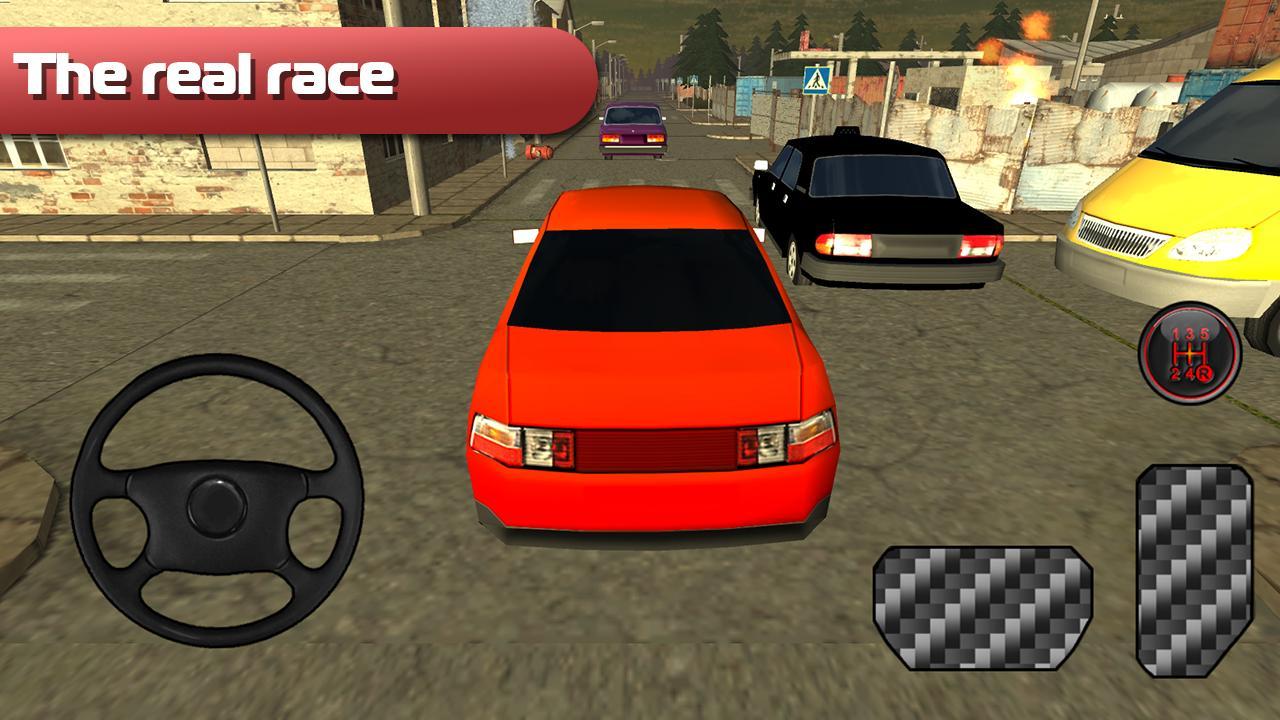Tap the gear shifter to select 1st gear
The width and height of the screenshot is (1280, 720).
tap(1174, 332)
